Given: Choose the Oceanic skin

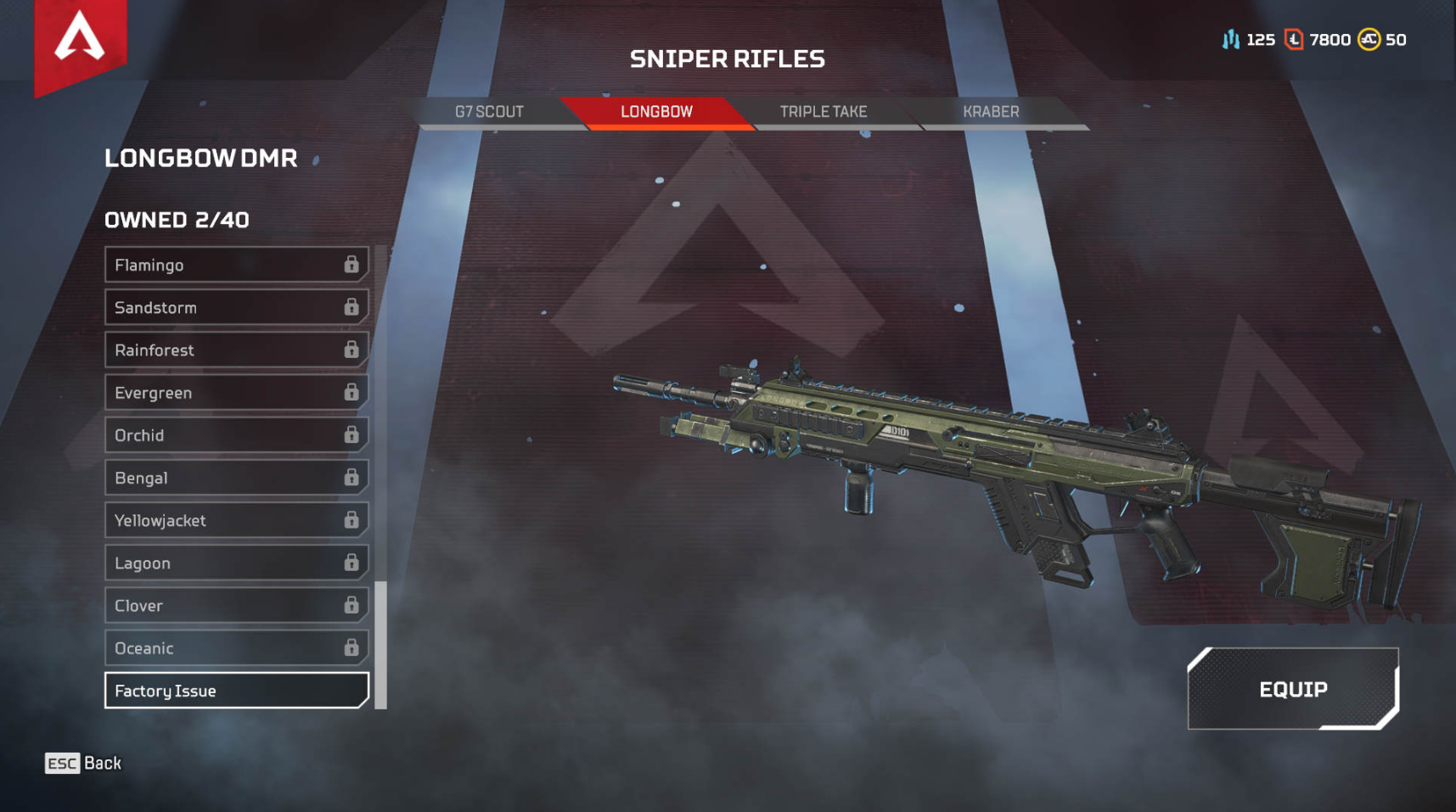Looking at the screenshot, I should [236, 648].
